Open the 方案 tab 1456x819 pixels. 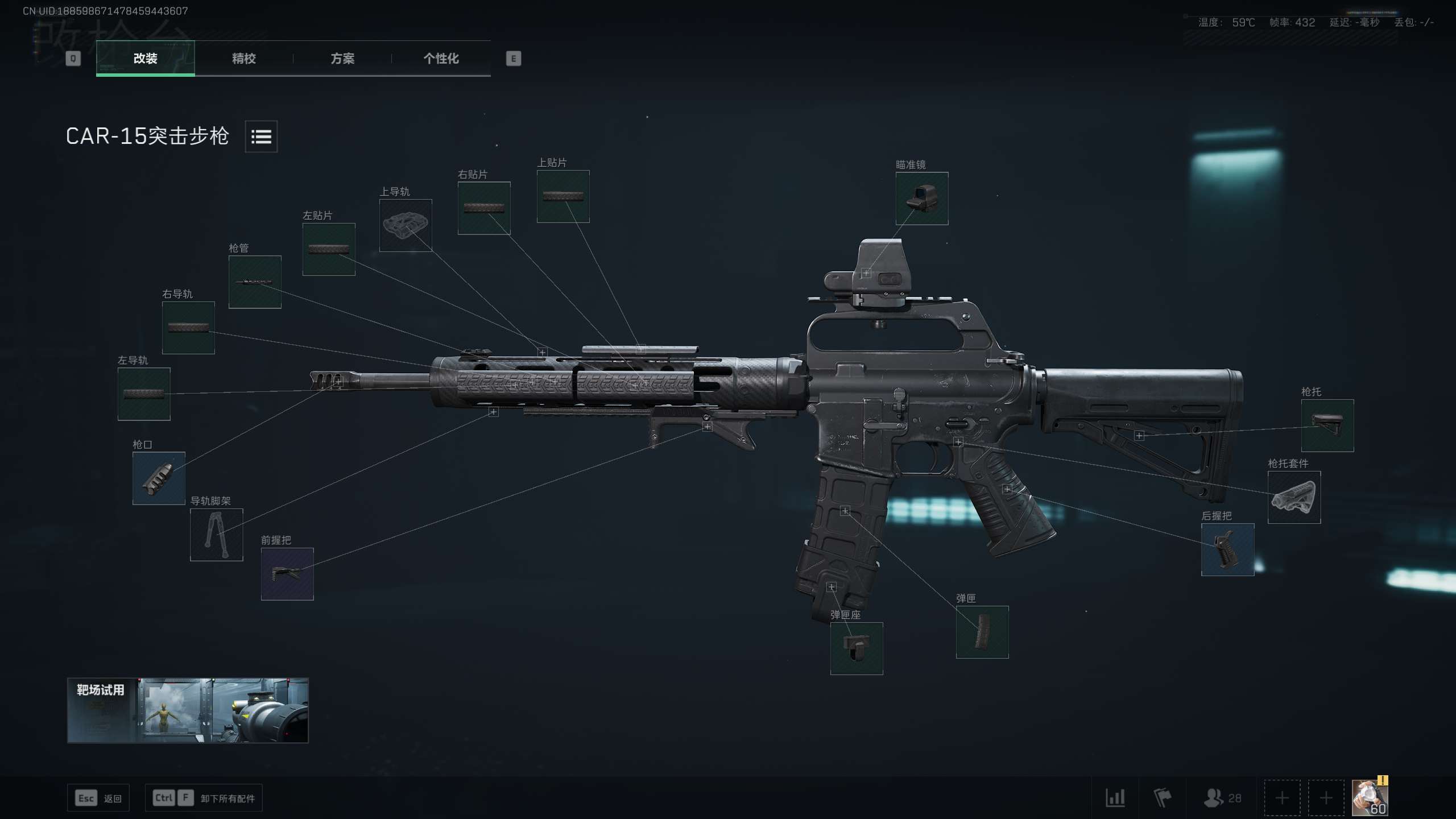point(342,58)
